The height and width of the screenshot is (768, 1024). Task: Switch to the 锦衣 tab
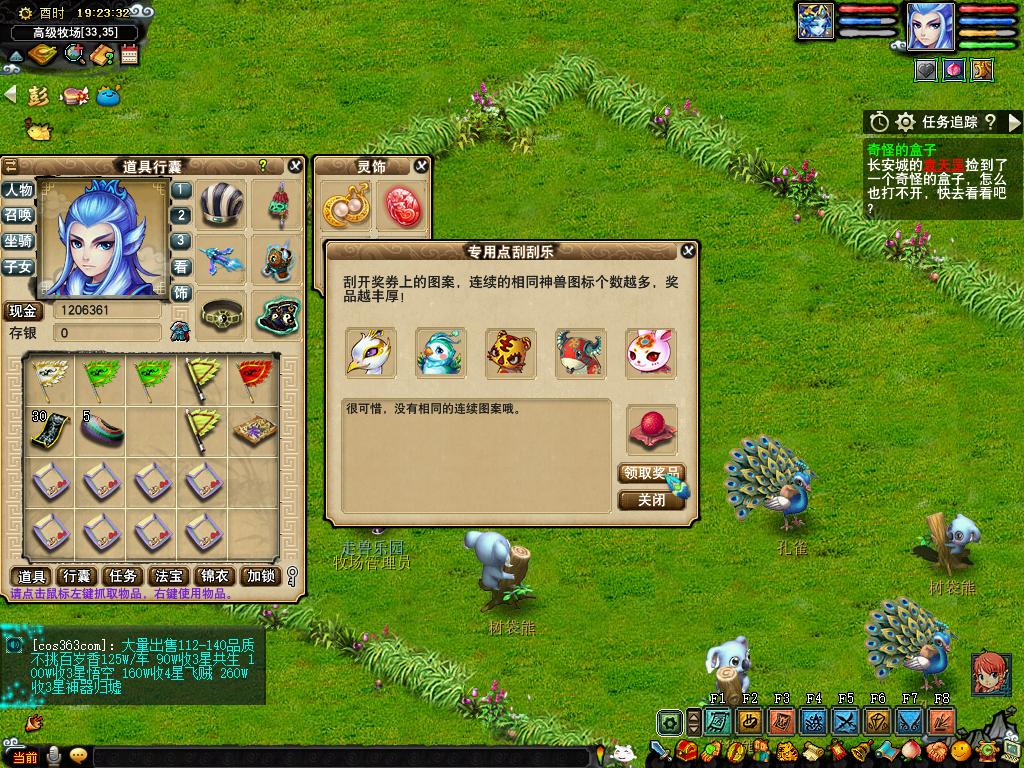(215, 576)
